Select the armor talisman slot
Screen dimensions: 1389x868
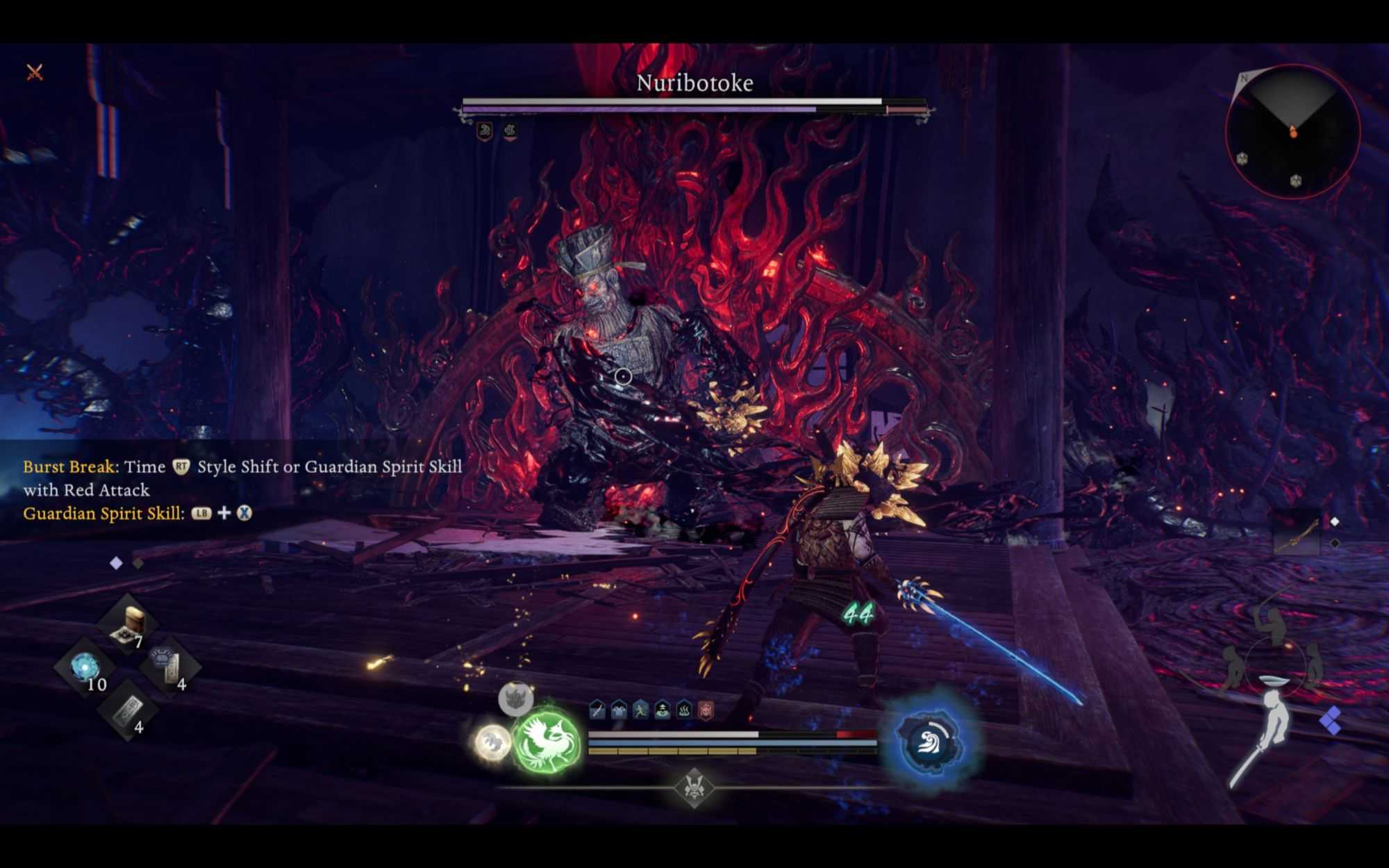pyautogui.click(x=169, y=665)
